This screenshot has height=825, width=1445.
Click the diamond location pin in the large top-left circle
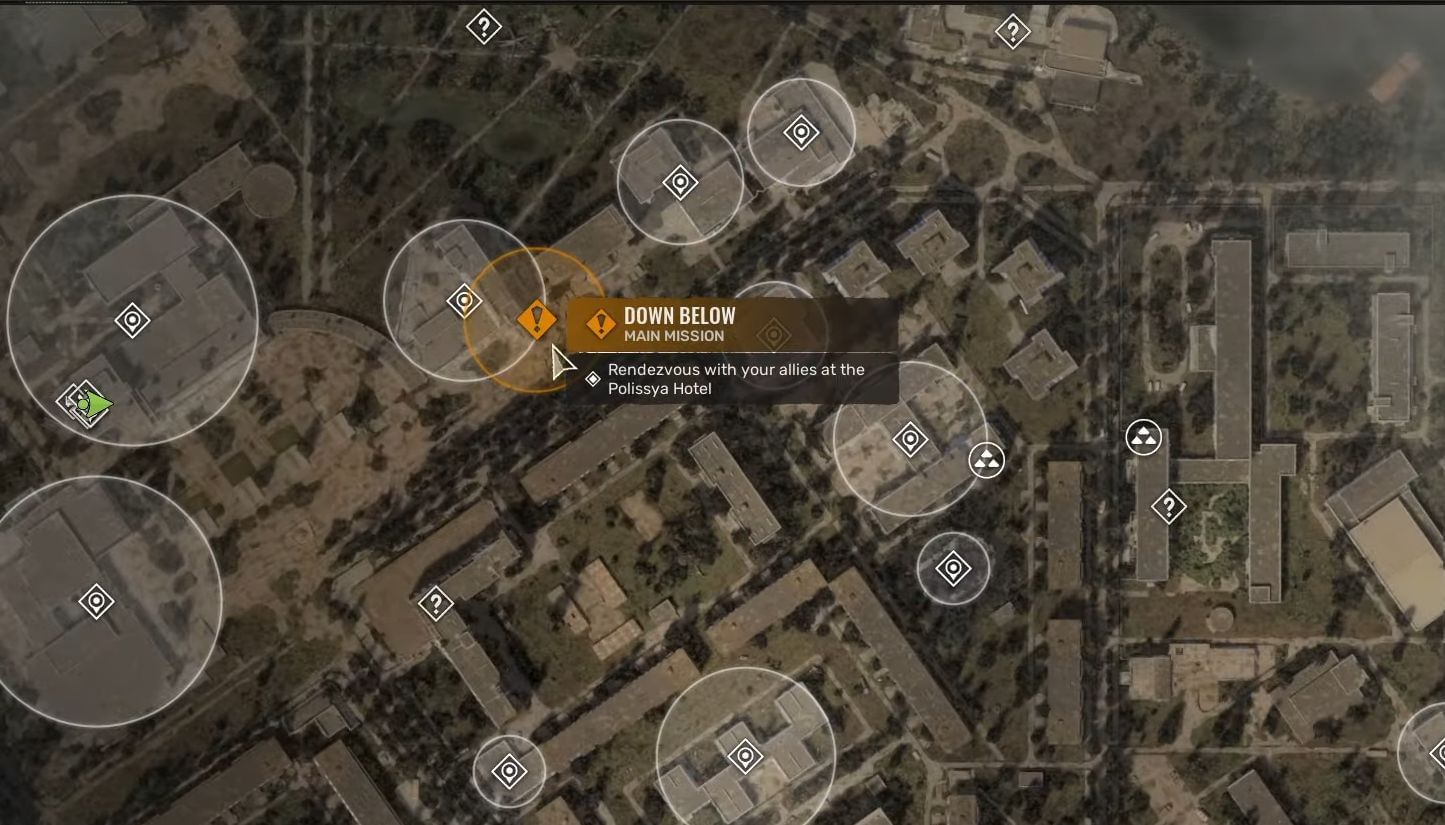tap(131, 320)
